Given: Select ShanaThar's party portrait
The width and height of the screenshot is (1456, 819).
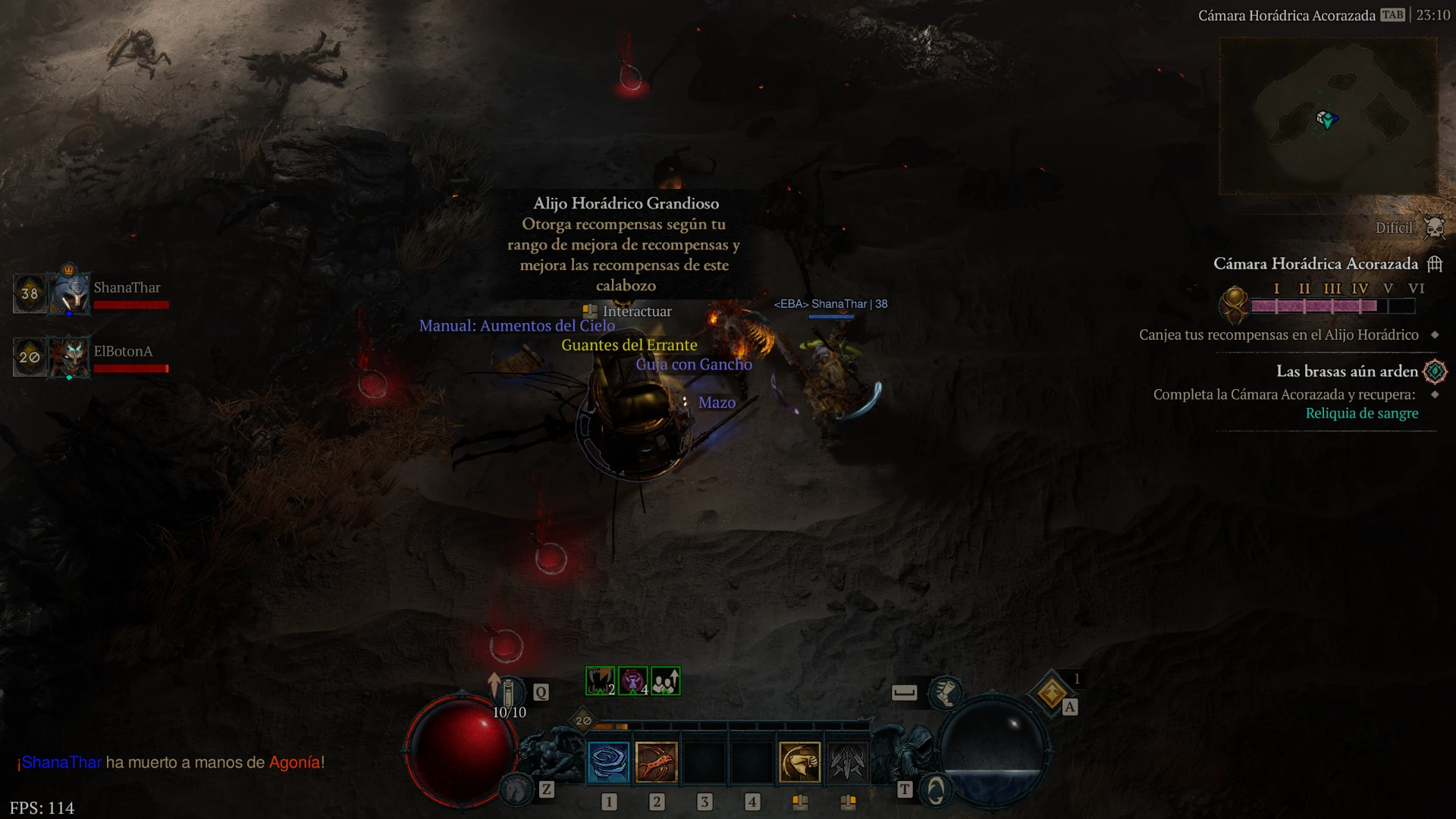Looking at the screenshot, I should tap(70, 293).
